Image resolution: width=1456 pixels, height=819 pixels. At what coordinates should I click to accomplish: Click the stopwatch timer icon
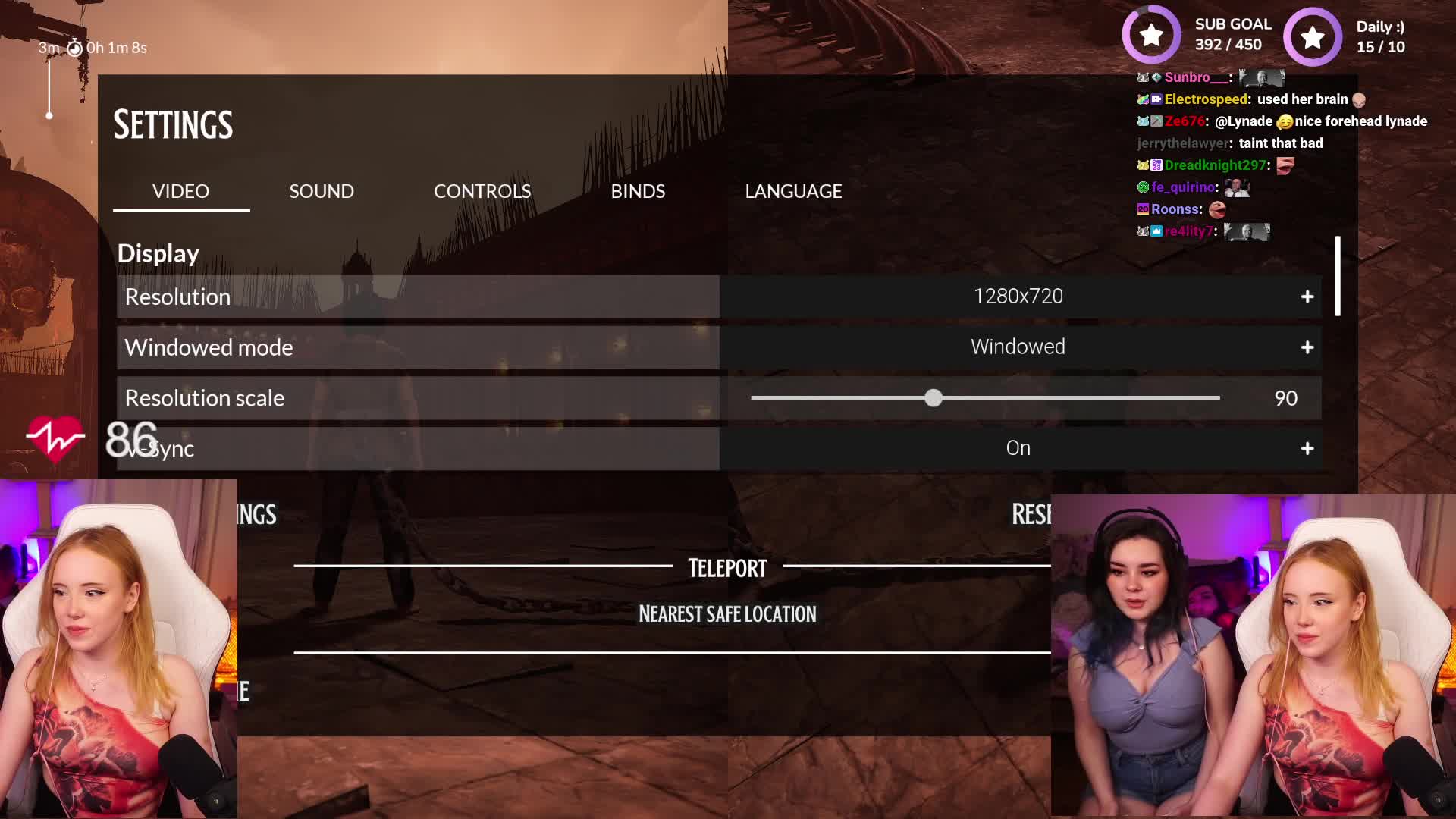tap(74, 47)
